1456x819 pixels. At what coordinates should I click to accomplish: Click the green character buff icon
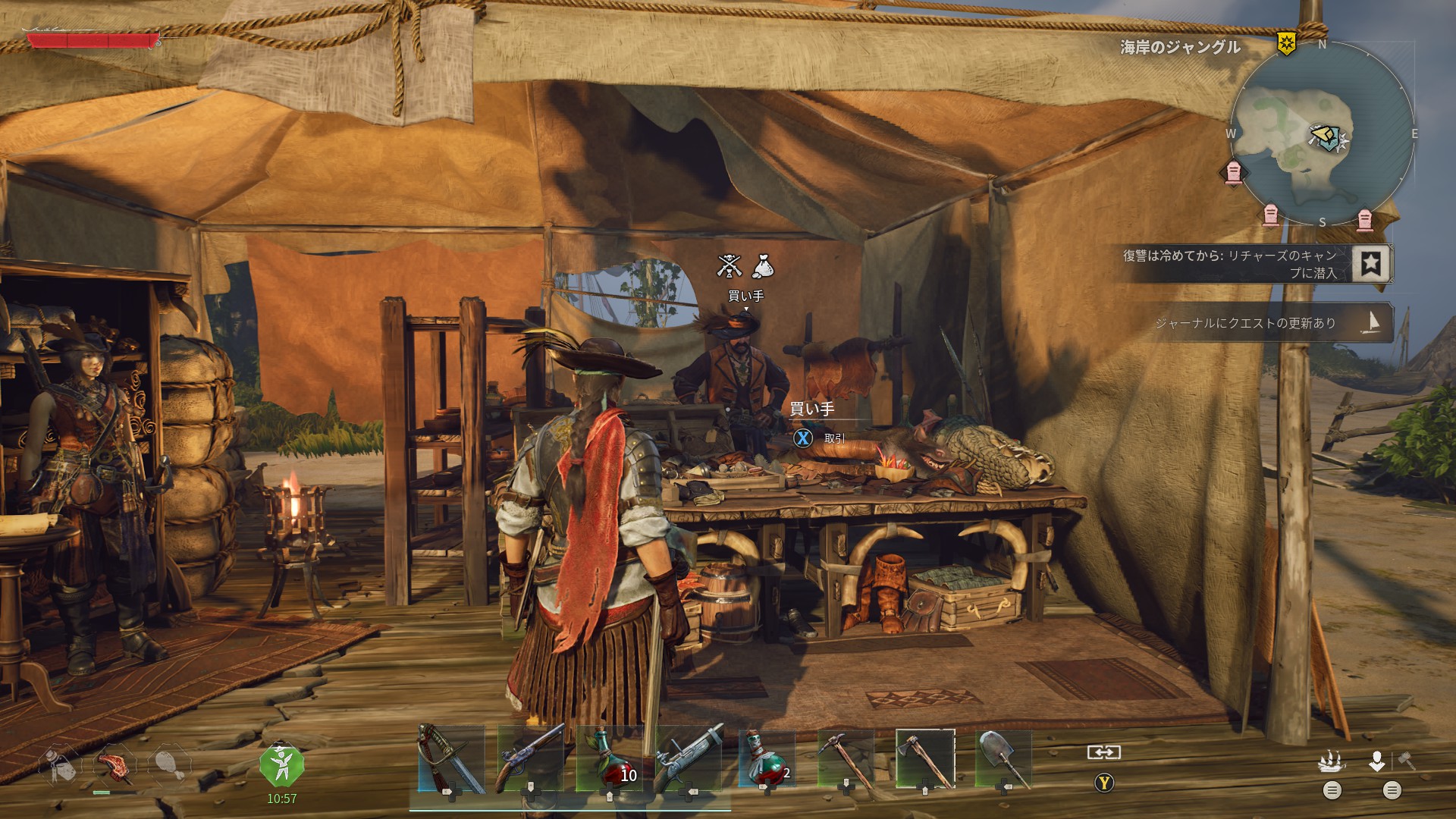(281, 766)
